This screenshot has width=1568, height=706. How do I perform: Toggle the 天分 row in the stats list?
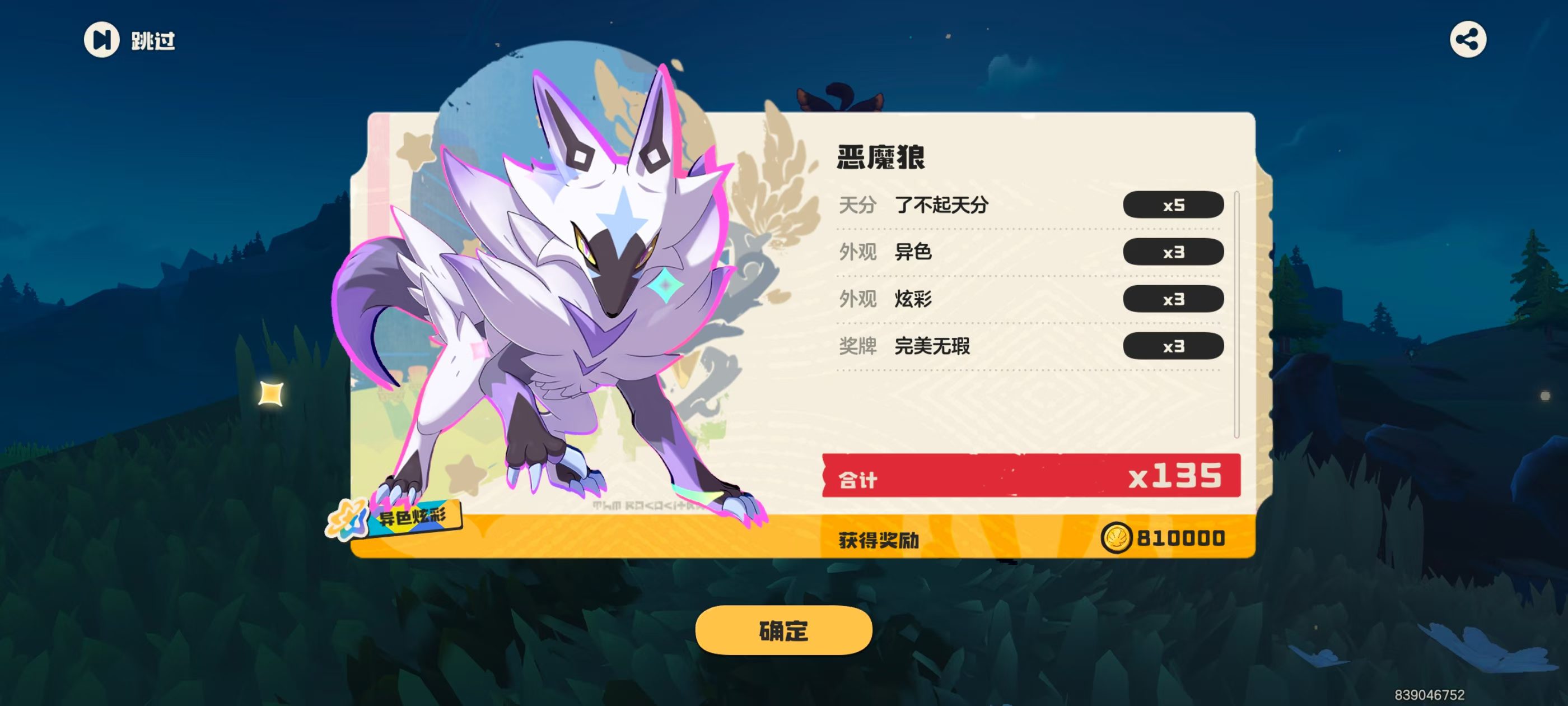(974, 205)
